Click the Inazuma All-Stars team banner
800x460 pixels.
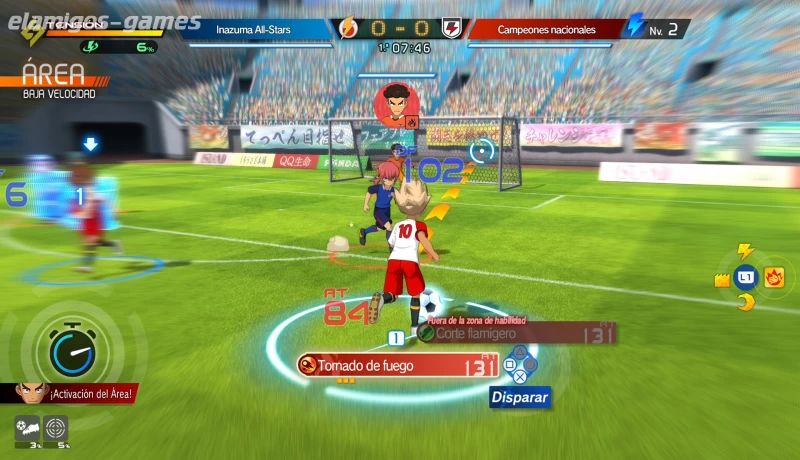coord(255,29)
